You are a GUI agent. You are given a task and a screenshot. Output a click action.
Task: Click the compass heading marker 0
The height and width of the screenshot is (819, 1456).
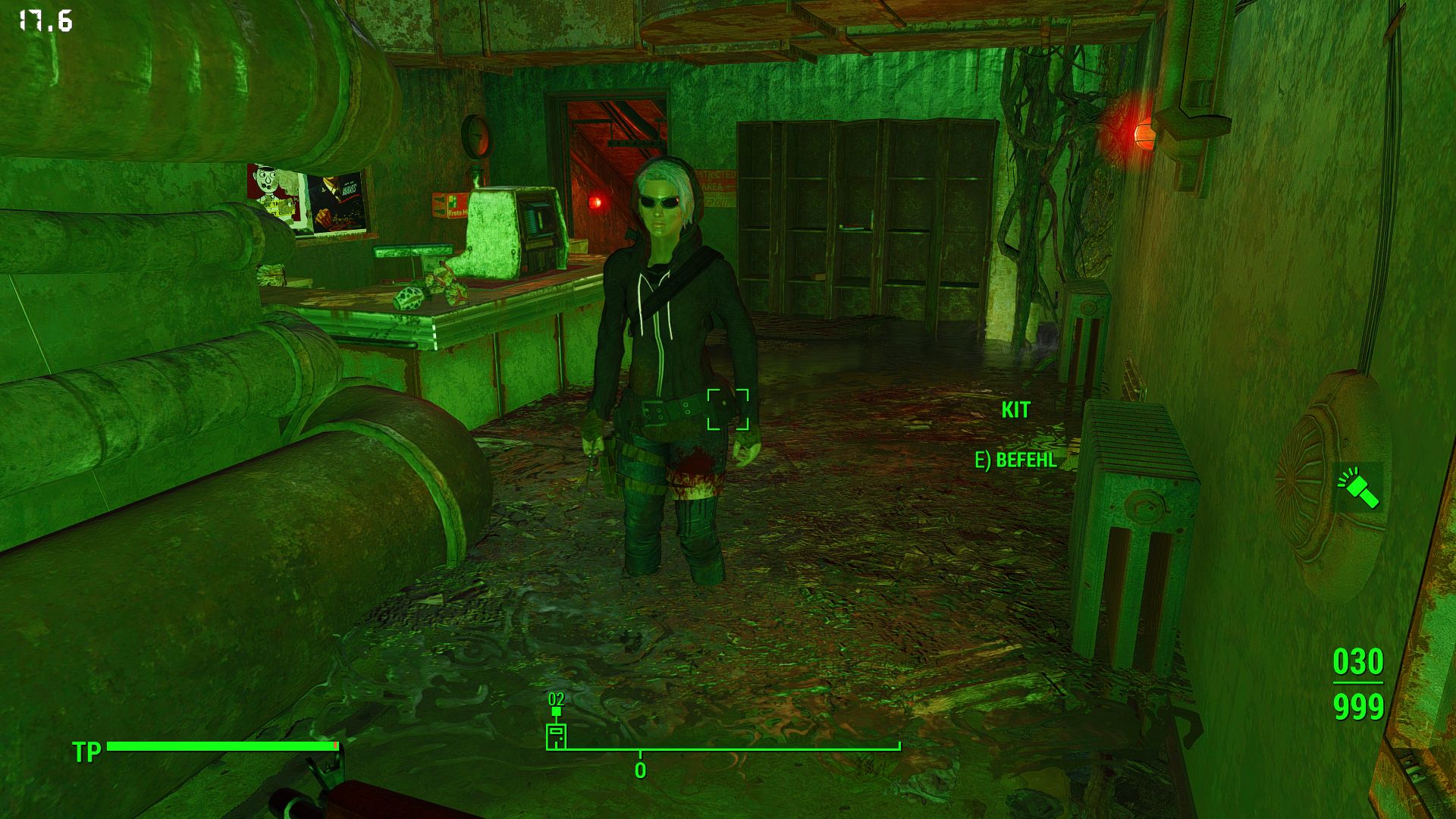639,768
